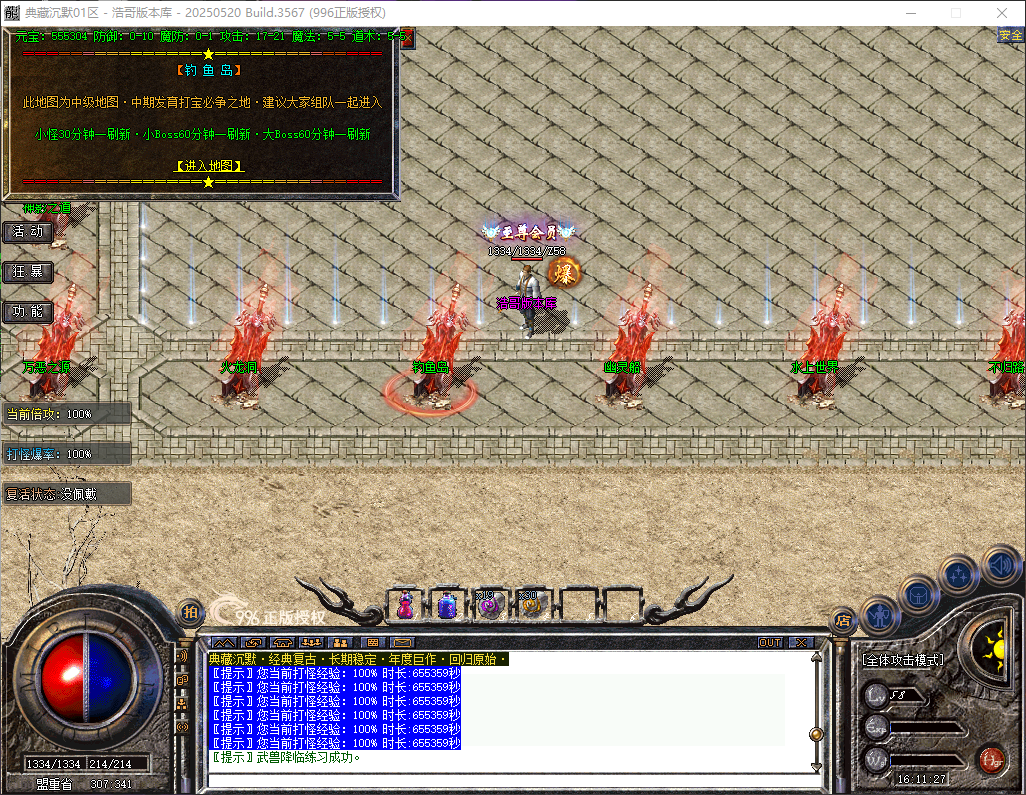Click the 安全 button in top corner
Viewport: 1026px width, 795px height.
click(x=1010, y=36)
